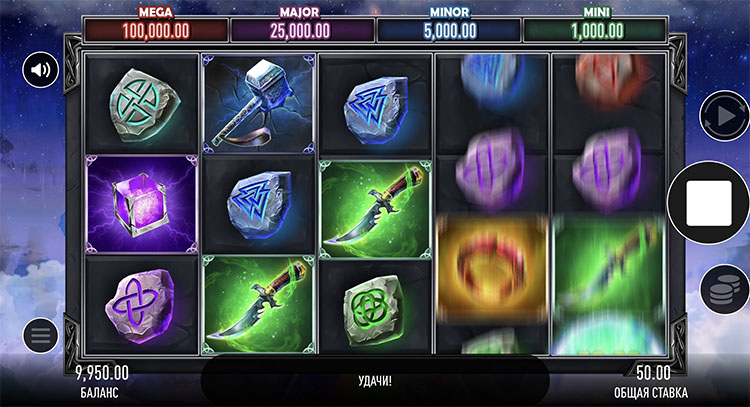Toggle the sound speaker button
Screen dimensions: 750x407
[x=42, y=70]
